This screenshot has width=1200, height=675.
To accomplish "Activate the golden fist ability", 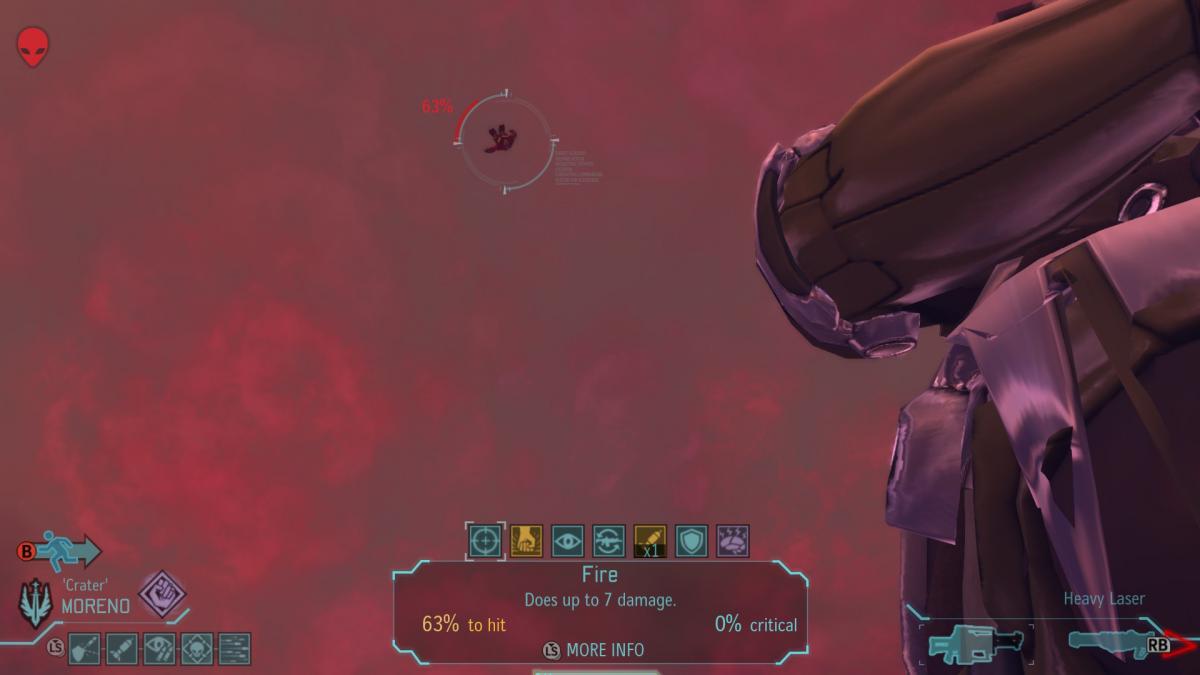I will [x=526, y=541].
